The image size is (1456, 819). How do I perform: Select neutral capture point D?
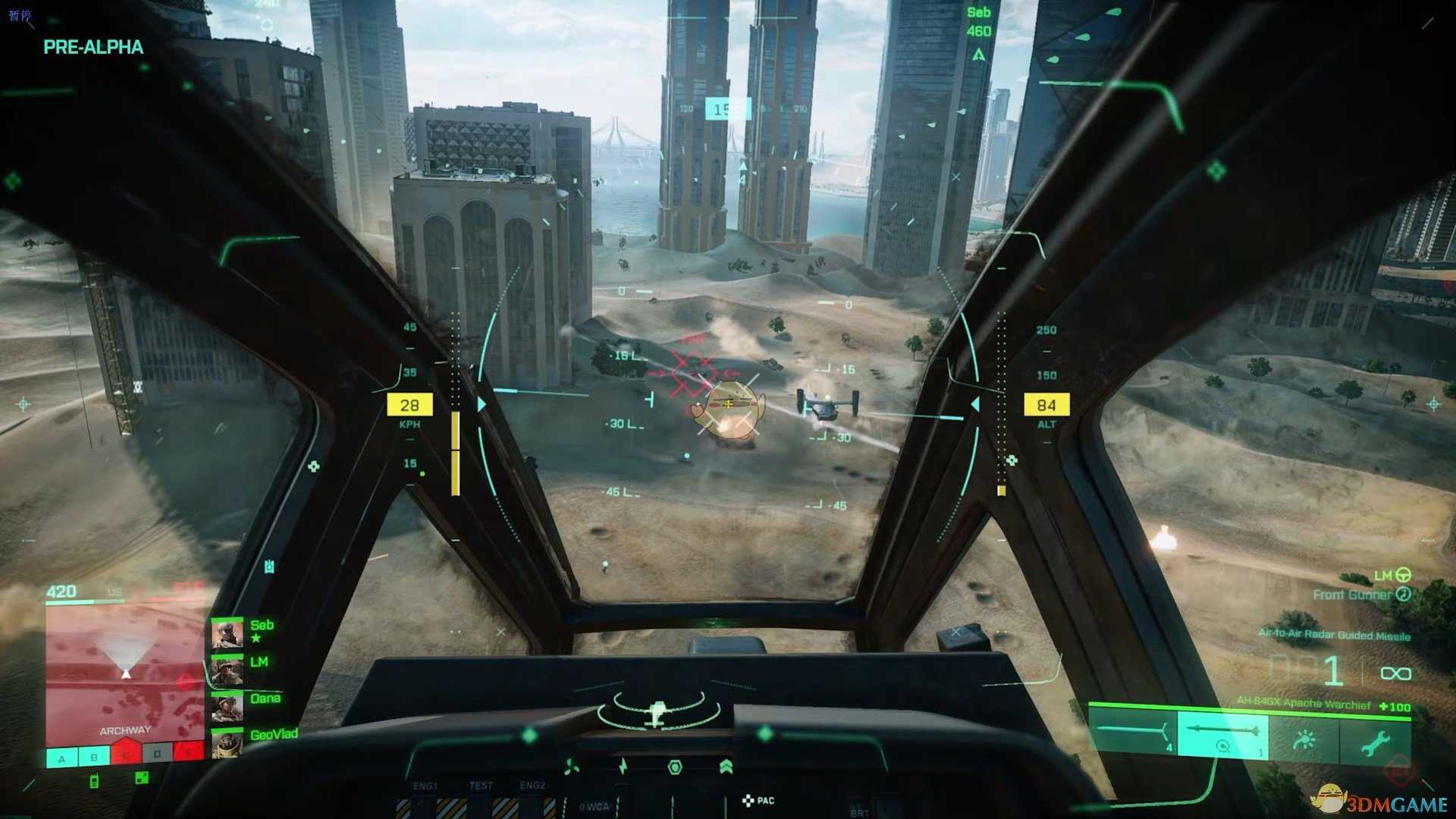point(157,755)
